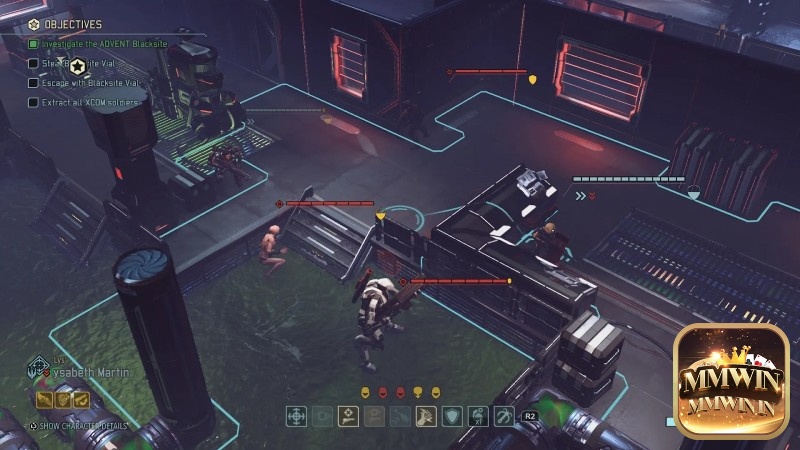Select the Extract all XCOM soldiers objective
Image resolution: width=800 pixels, height=450 pixels.
pyautogui.click(x=90, y=102)
